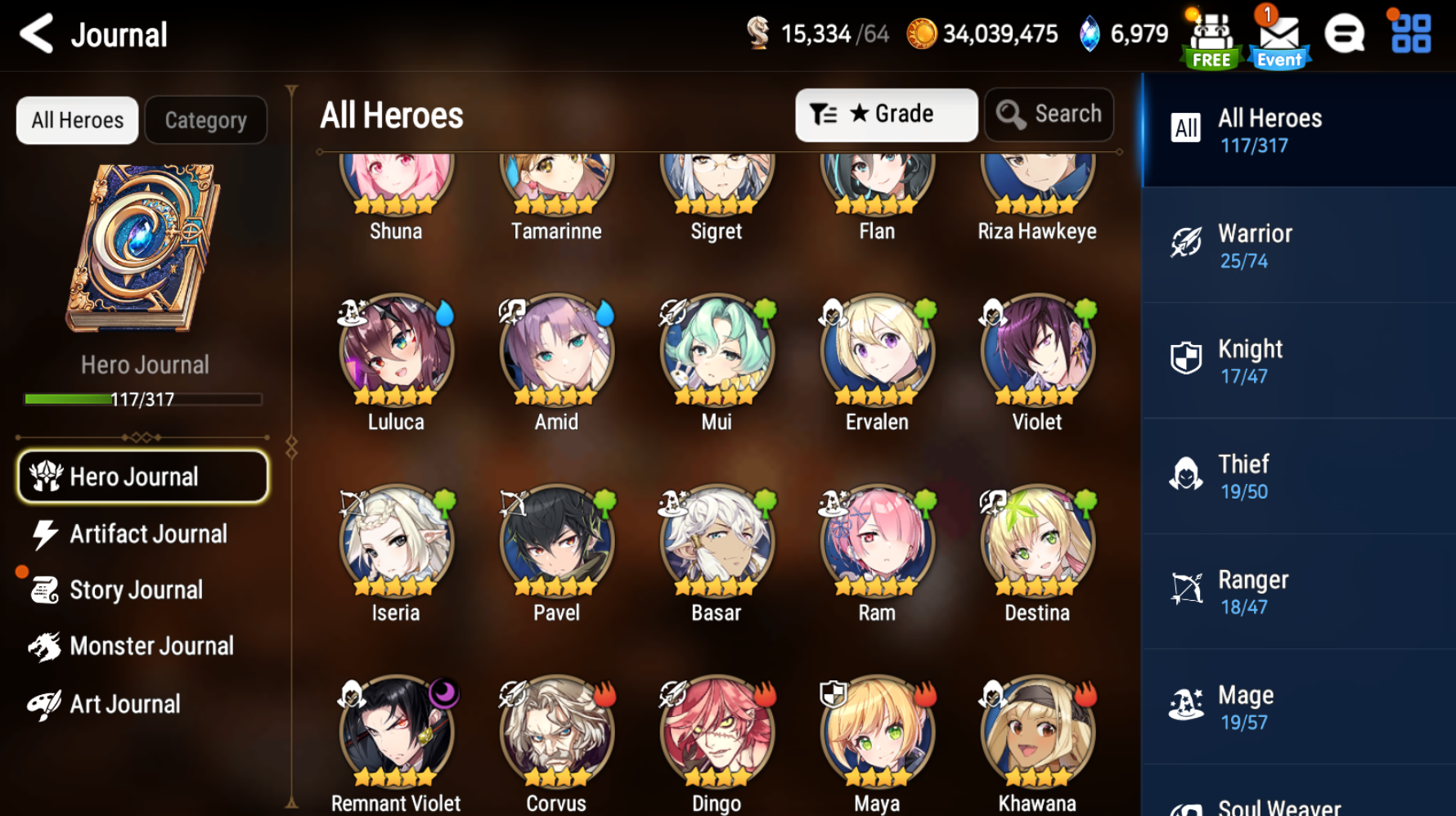Select the All Heroes tab on top left

tap(76, 119)
